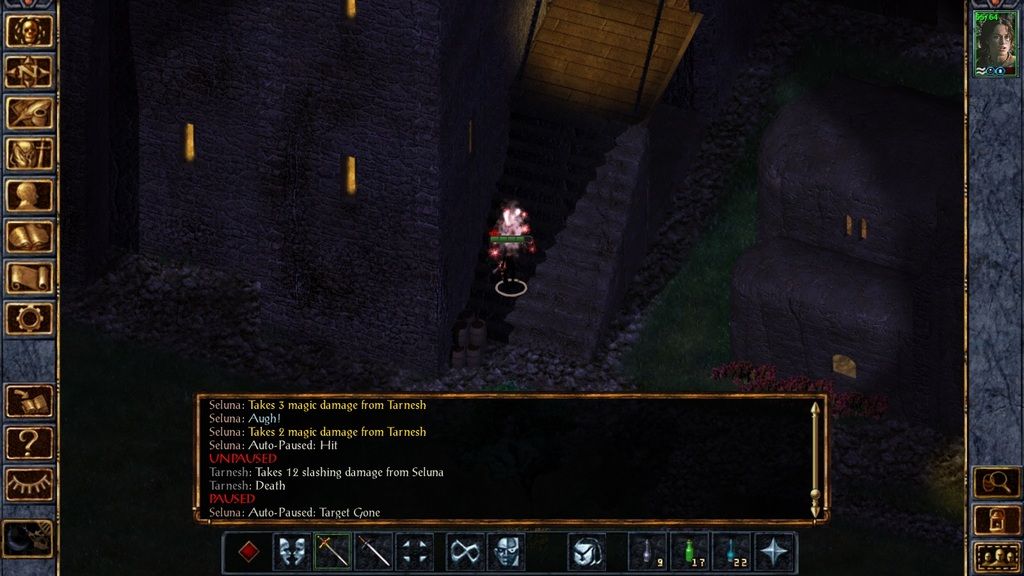Viewport: 1024px width, 576px height.
Task: Open the inventory screen button
Action: 29,154
